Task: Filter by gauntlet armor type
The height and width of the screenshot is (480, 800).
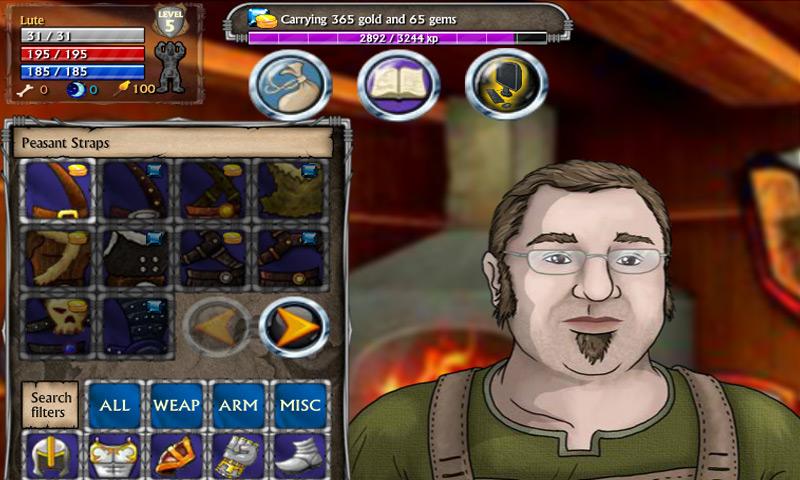Action: point(238,456)
